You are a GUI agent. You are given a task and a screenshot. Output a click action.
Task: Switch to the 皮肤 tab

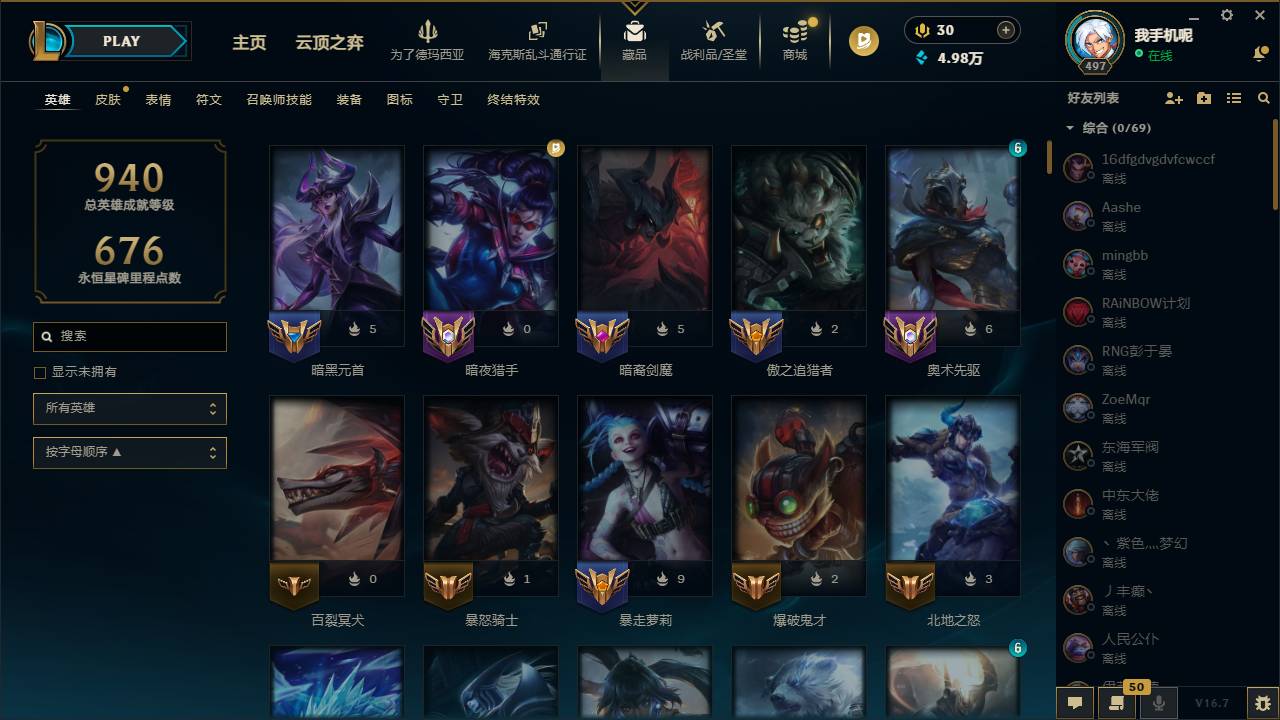point(107,99)
